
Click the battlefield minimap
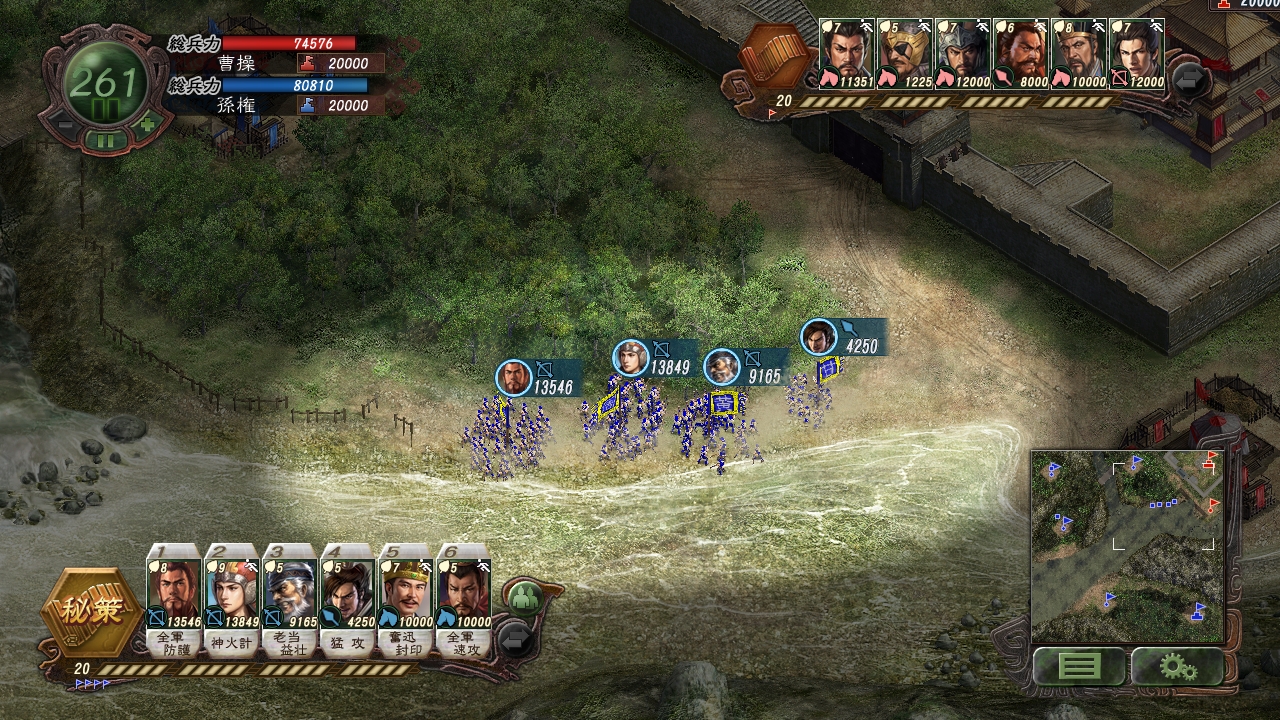[1127, 546]
